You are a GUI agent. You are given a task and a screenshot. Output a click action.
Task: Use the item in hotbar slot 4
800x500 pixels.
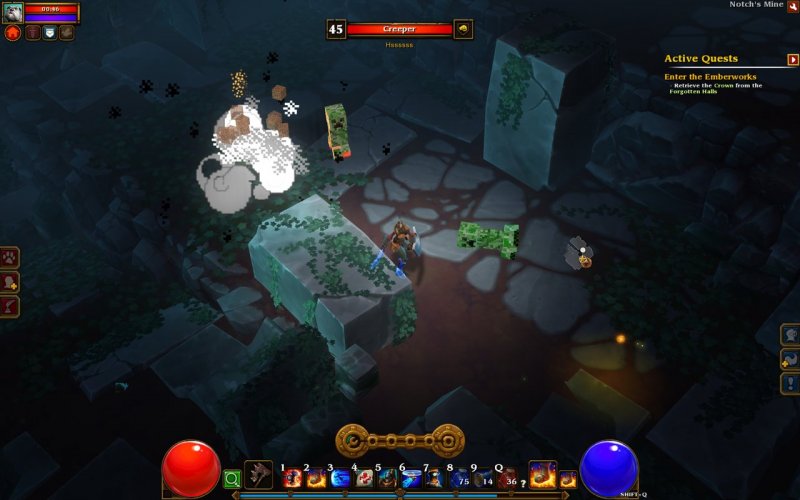click(364, 478)
